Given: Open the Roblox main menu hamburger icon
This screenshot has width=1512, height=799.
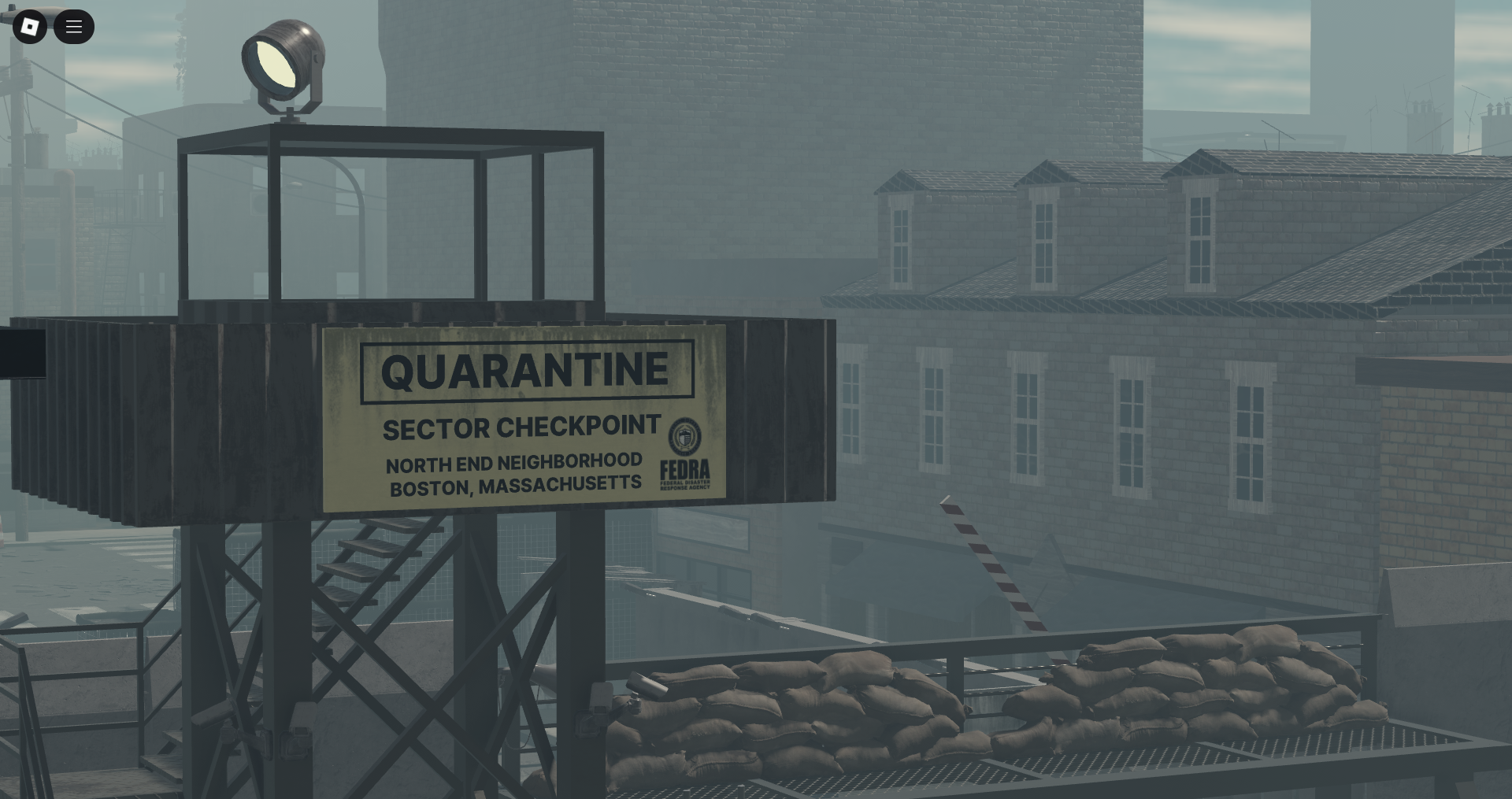Looking at the screenshot, I should [75, 27].
